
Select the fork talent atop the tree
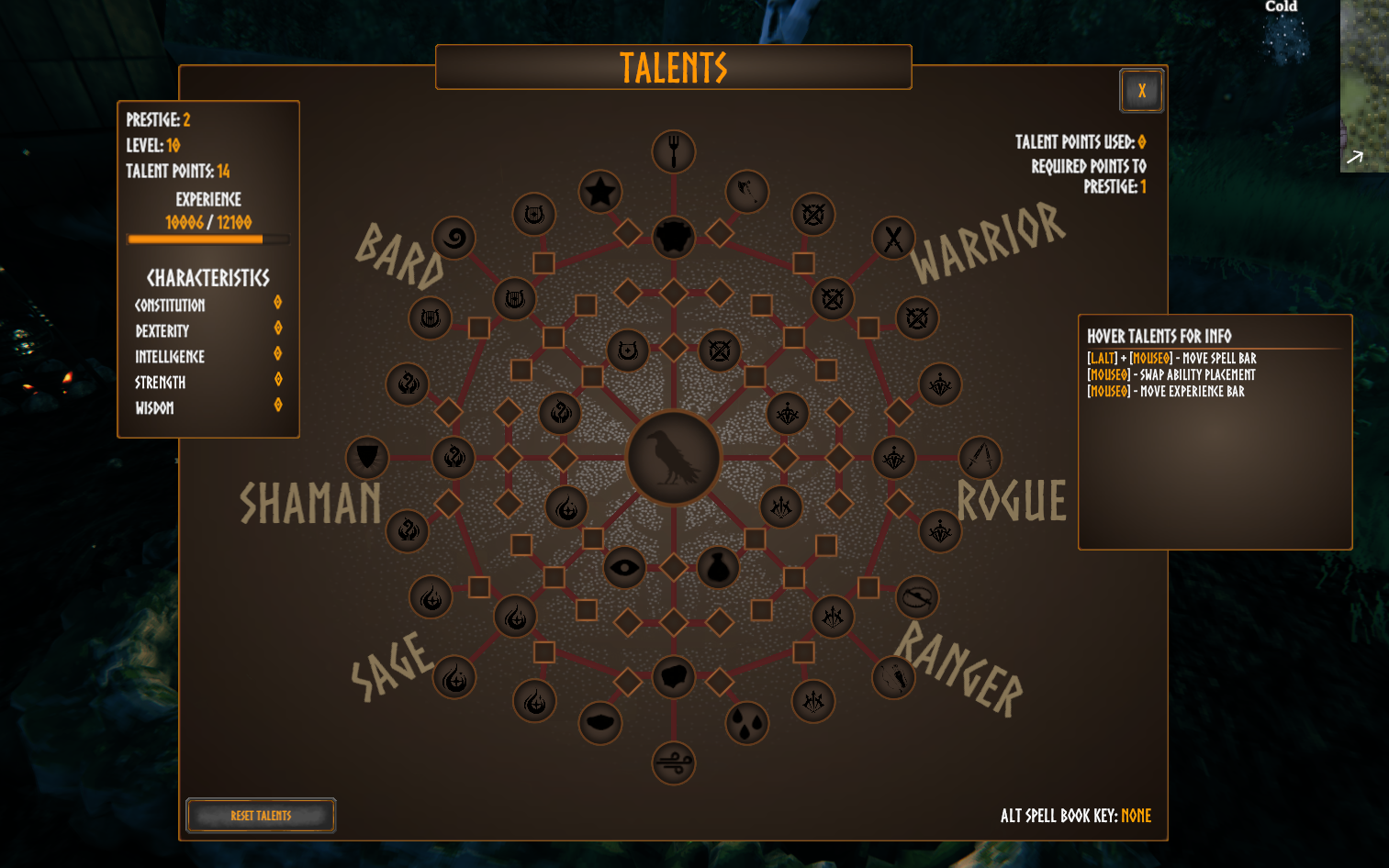tap(673, 151)
